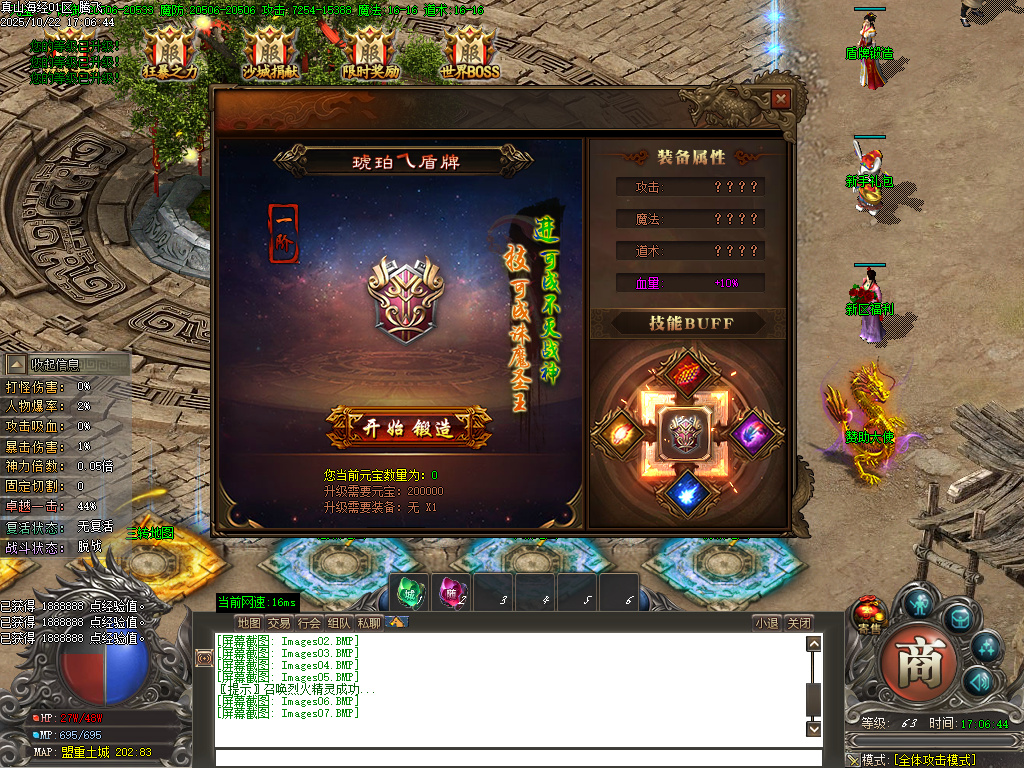Screen dimensions: 1024x768
Task: Select the blue flame skill buff
Action: [x=685, y=492]
